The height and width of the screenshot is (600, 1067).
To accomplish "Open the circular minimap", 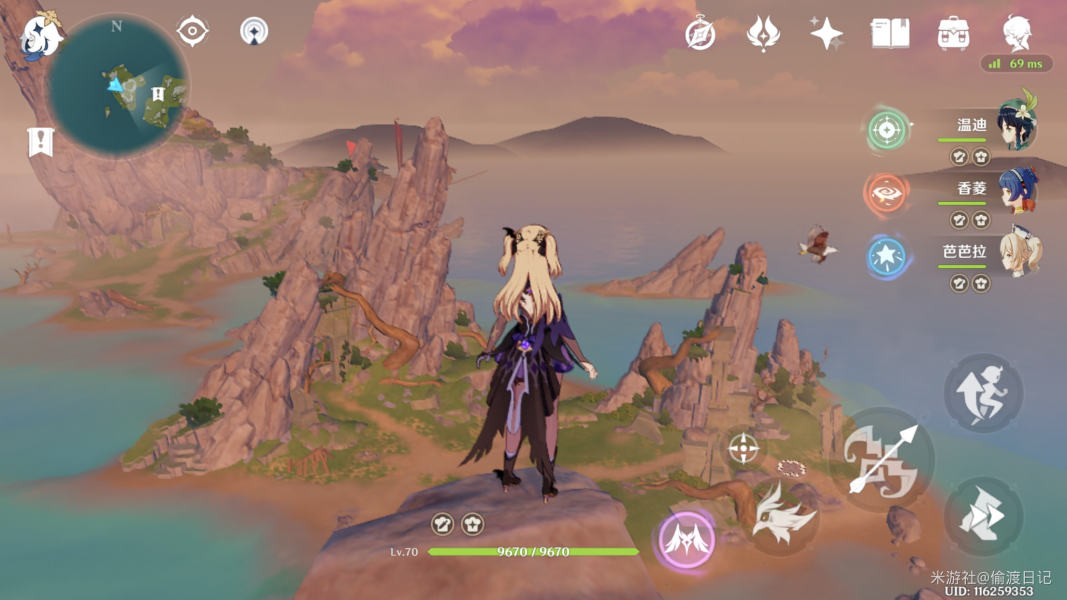I will pos(118,87).
